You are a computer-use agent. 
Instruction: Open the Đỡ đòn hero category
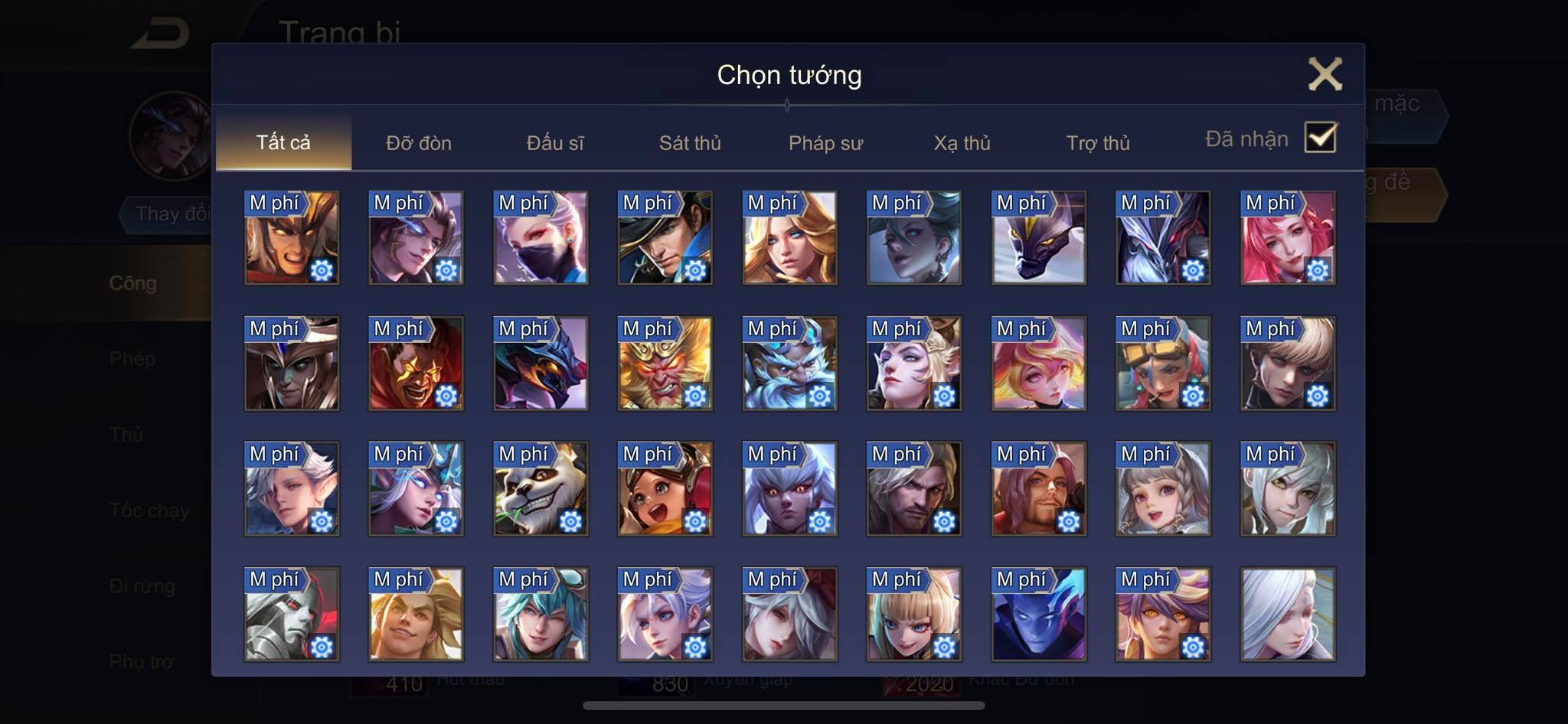(419, 143)
